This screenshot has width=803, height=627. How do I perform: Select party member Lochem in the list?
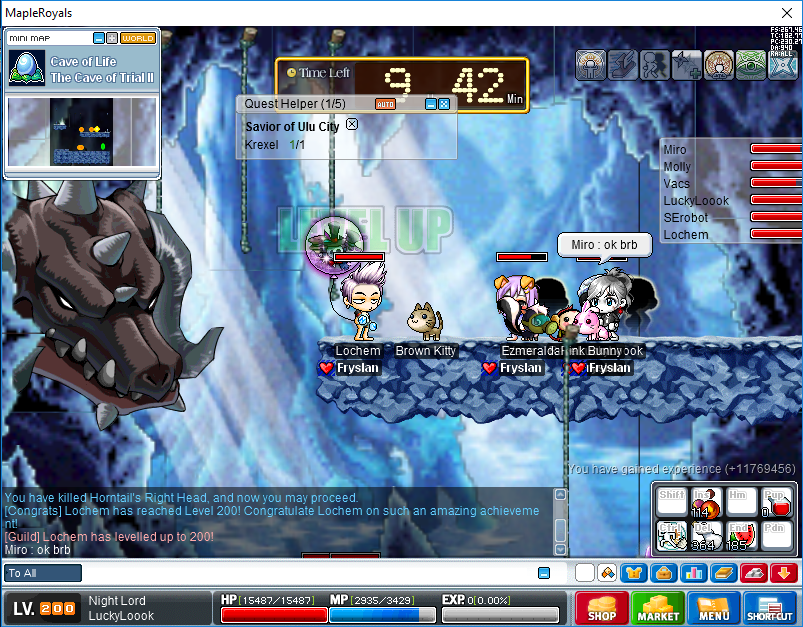[686, 235]
